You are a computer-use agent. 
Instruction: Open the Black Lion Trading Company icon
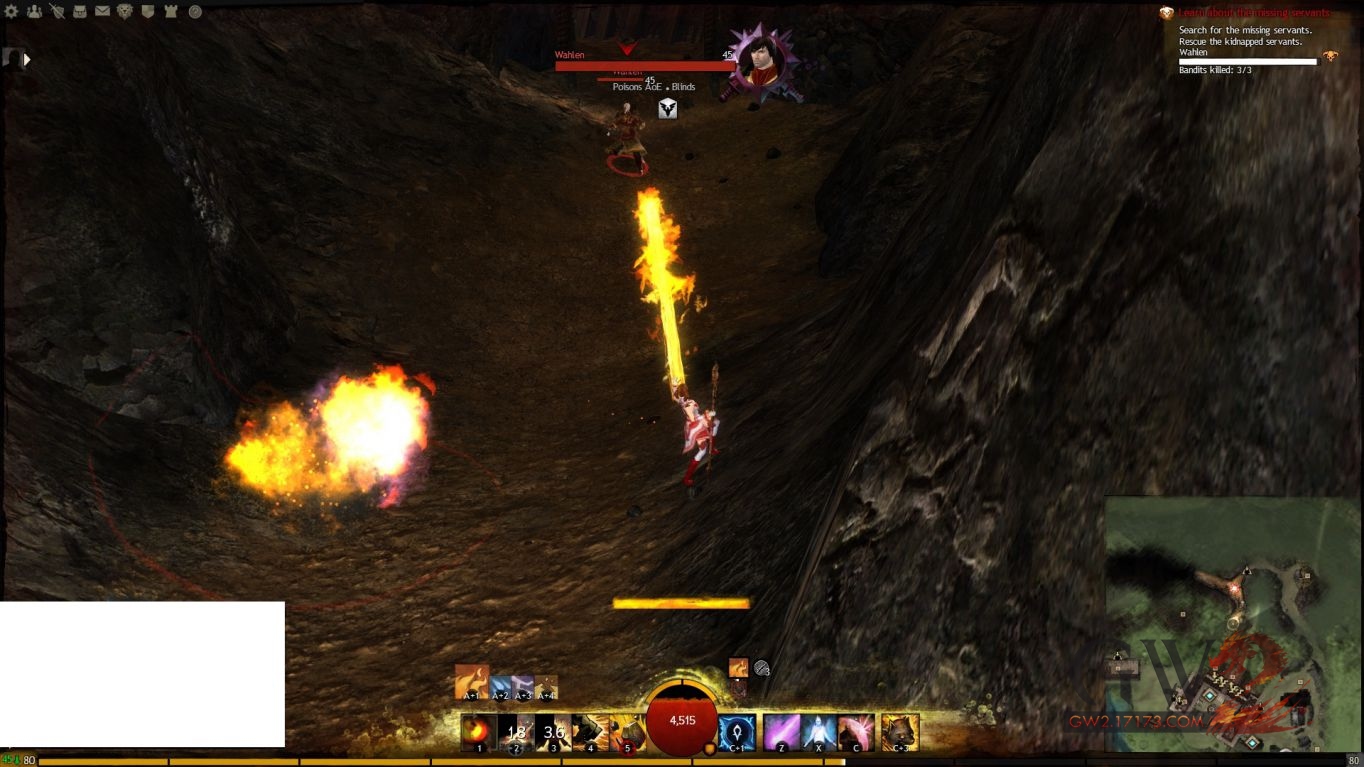pyautogui.click(x=125, y=12)
